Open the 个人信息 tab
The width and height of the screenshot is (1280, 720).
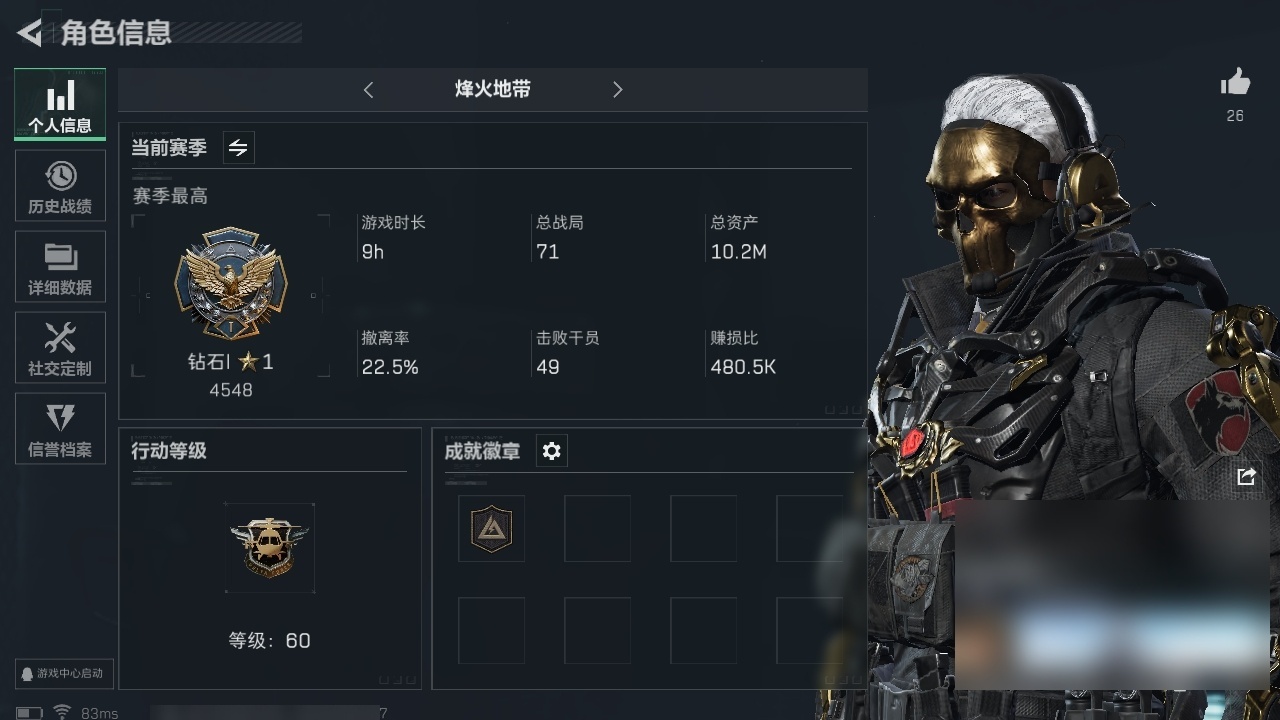click(60, 105)
